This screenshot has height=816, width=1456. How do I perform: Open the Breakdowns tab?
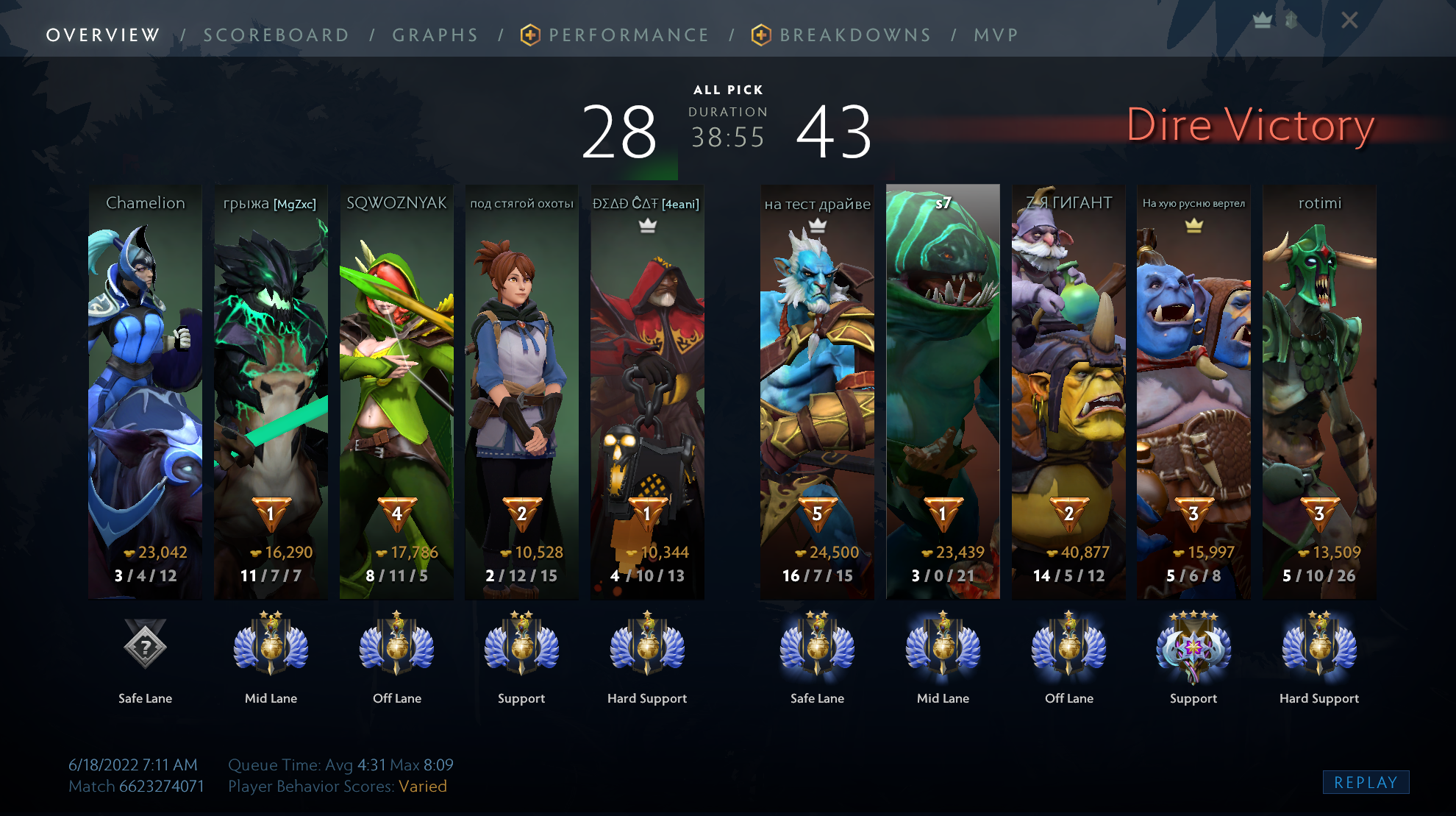(855, 35)
